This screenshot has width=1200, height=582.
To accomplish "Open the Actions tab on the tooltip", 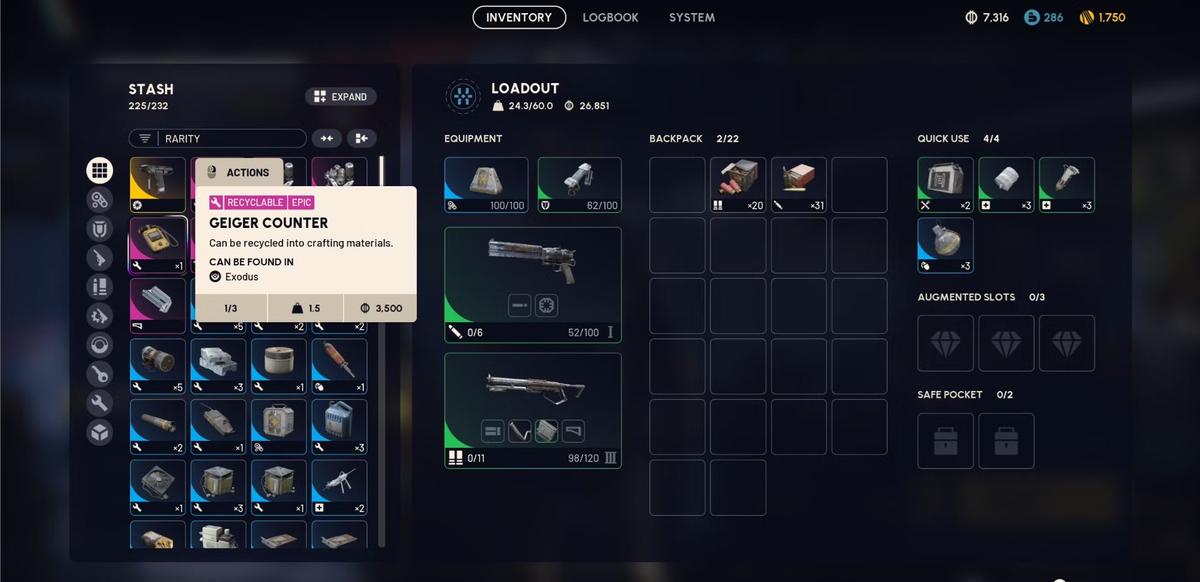I will (238, 172).
